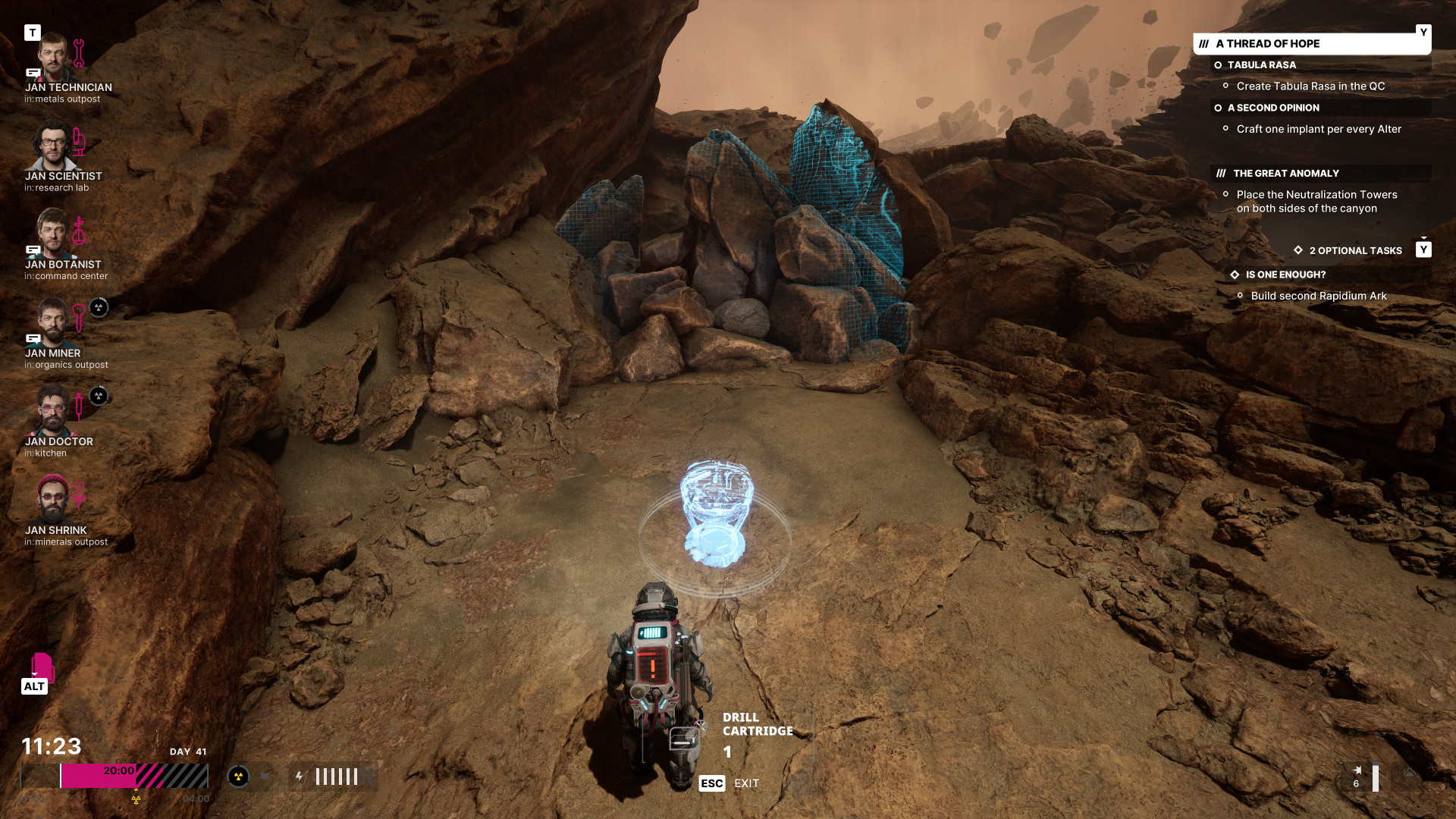Viewport: 1456px width, 819px height.
Task: Choose Jan Botanist from the alters list
Action: 52,234
